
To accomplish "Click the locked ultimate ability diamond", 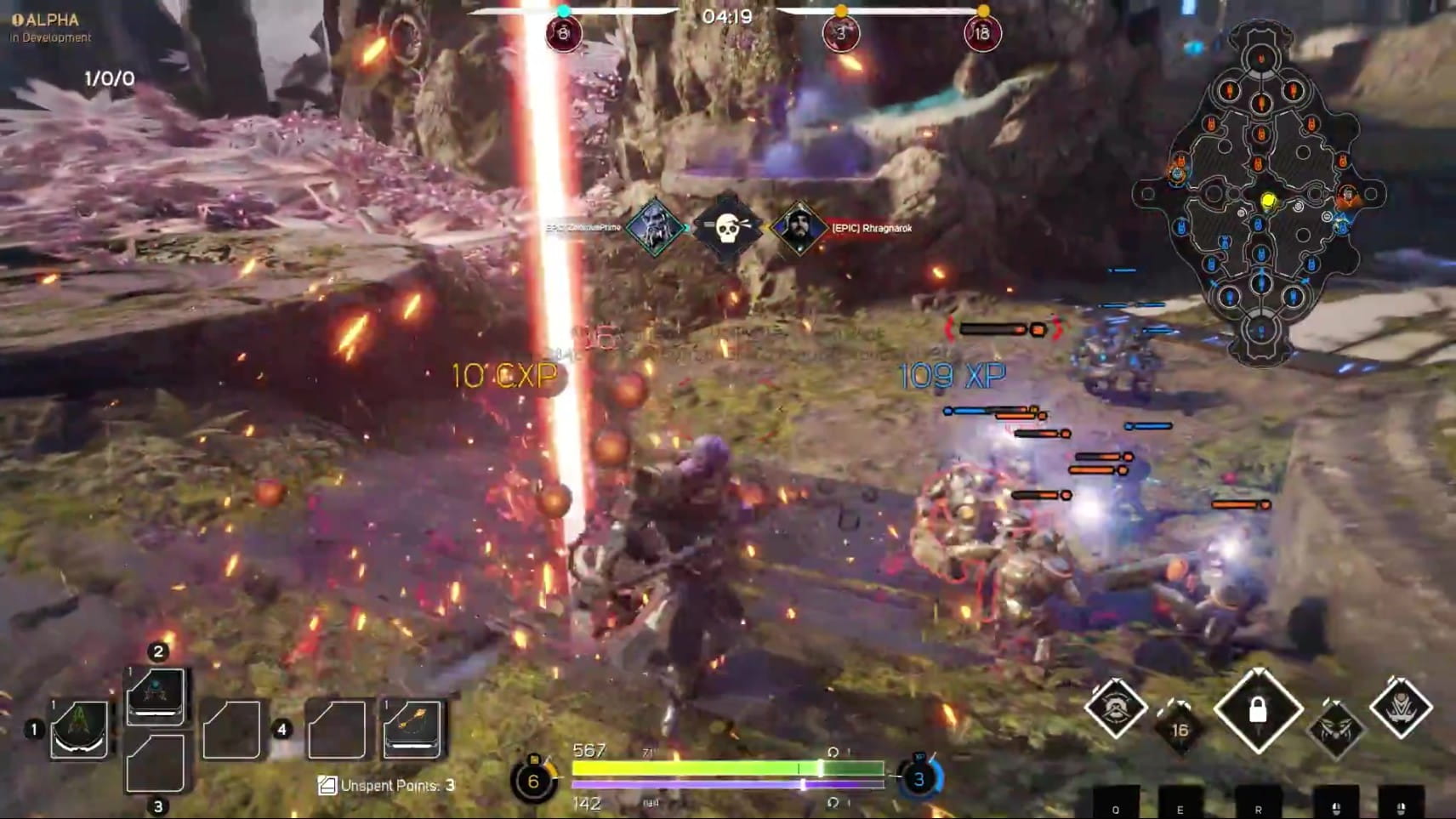I will tap(1258, 710).
